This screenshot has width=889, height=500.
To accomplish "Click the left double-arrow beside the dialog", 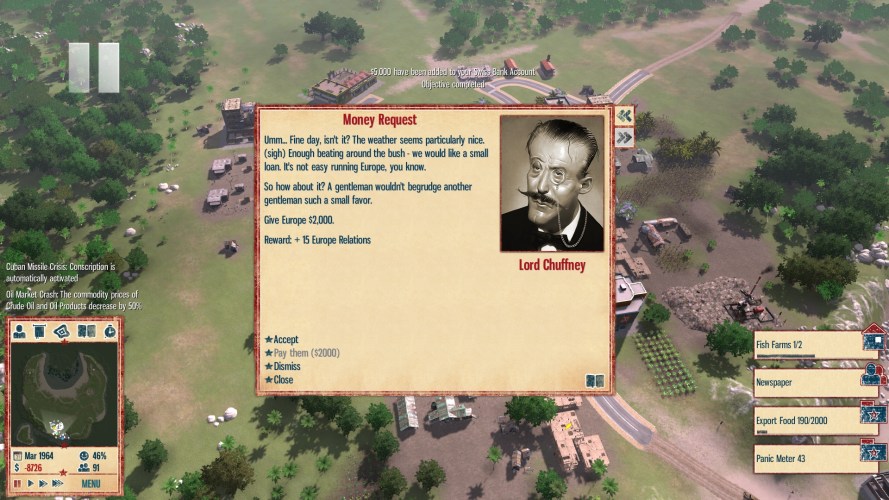I will 624,116.
